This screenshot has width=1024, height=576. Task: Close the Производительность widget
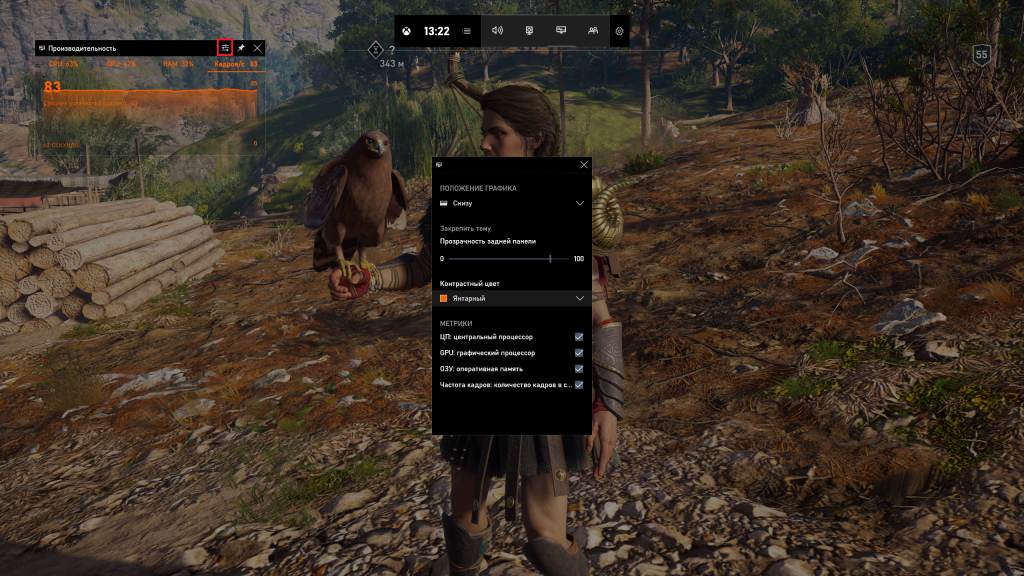(257, 47)
